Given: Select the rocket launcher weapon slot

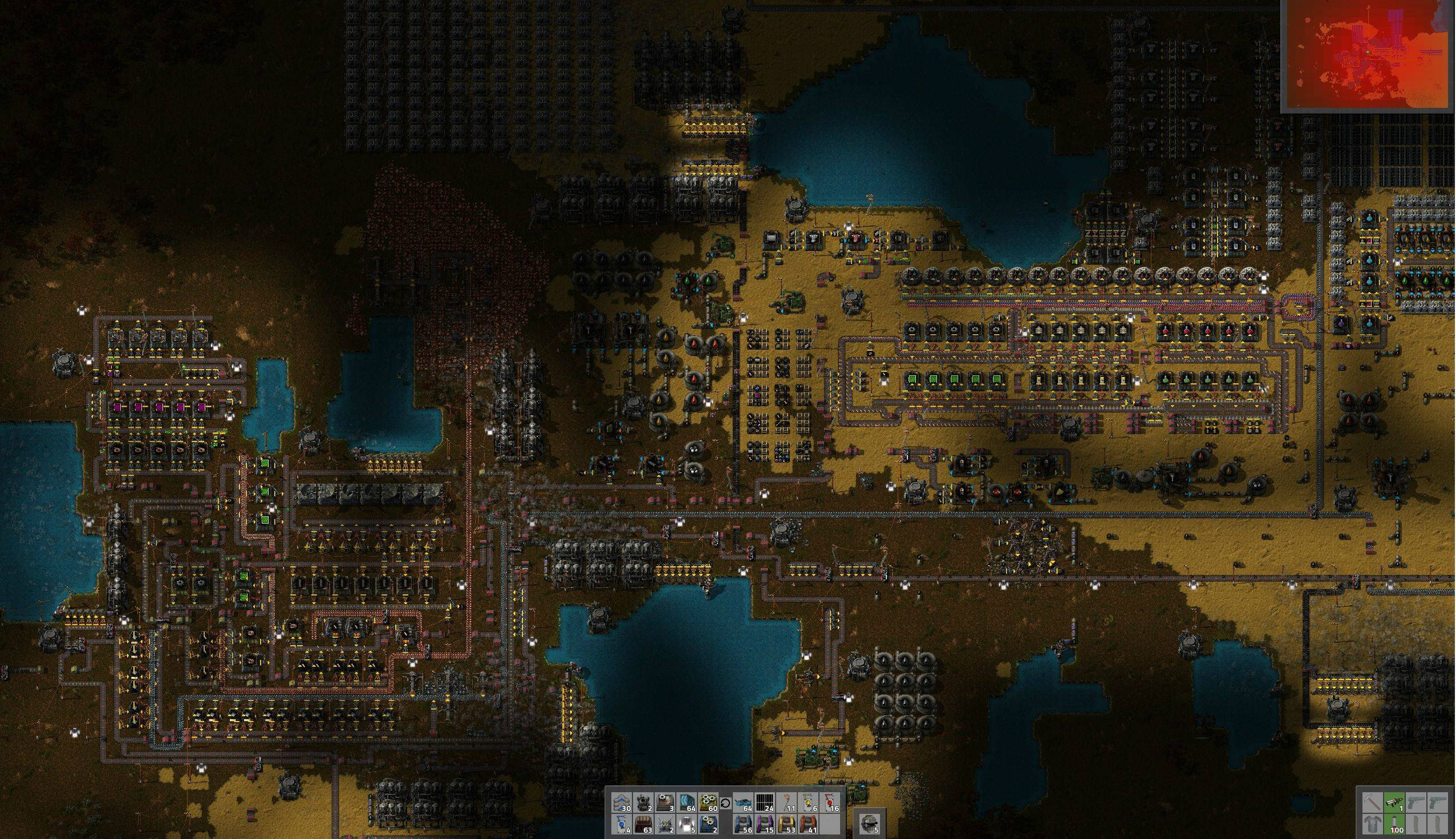Looking at the screenshot, I should pyautogui.click(x=1394, y=802).
